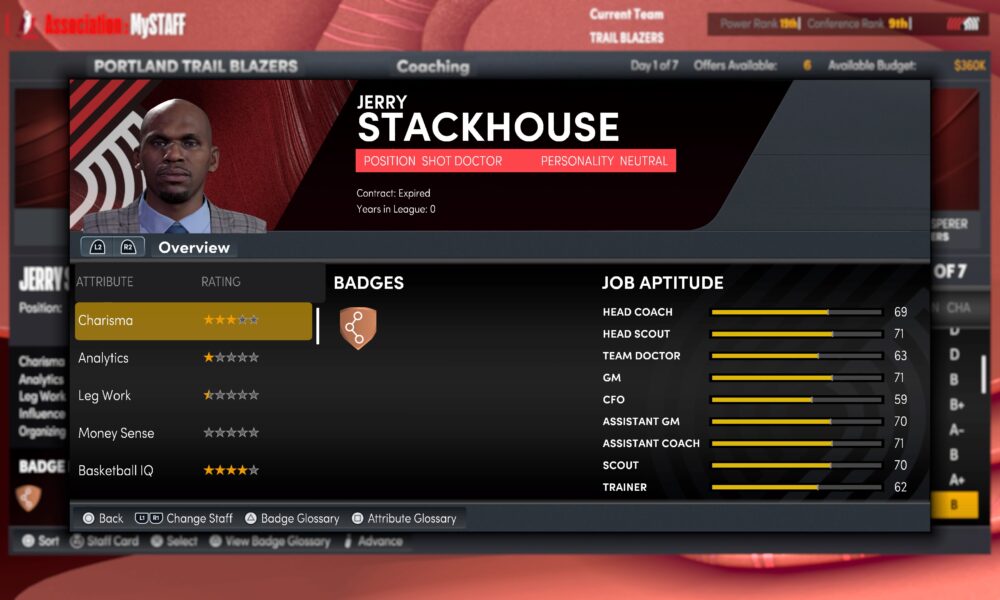Choose the Change Staff option
Image resolution: width=1000 pixels, height=600 pixels.
tap(185, 518)
